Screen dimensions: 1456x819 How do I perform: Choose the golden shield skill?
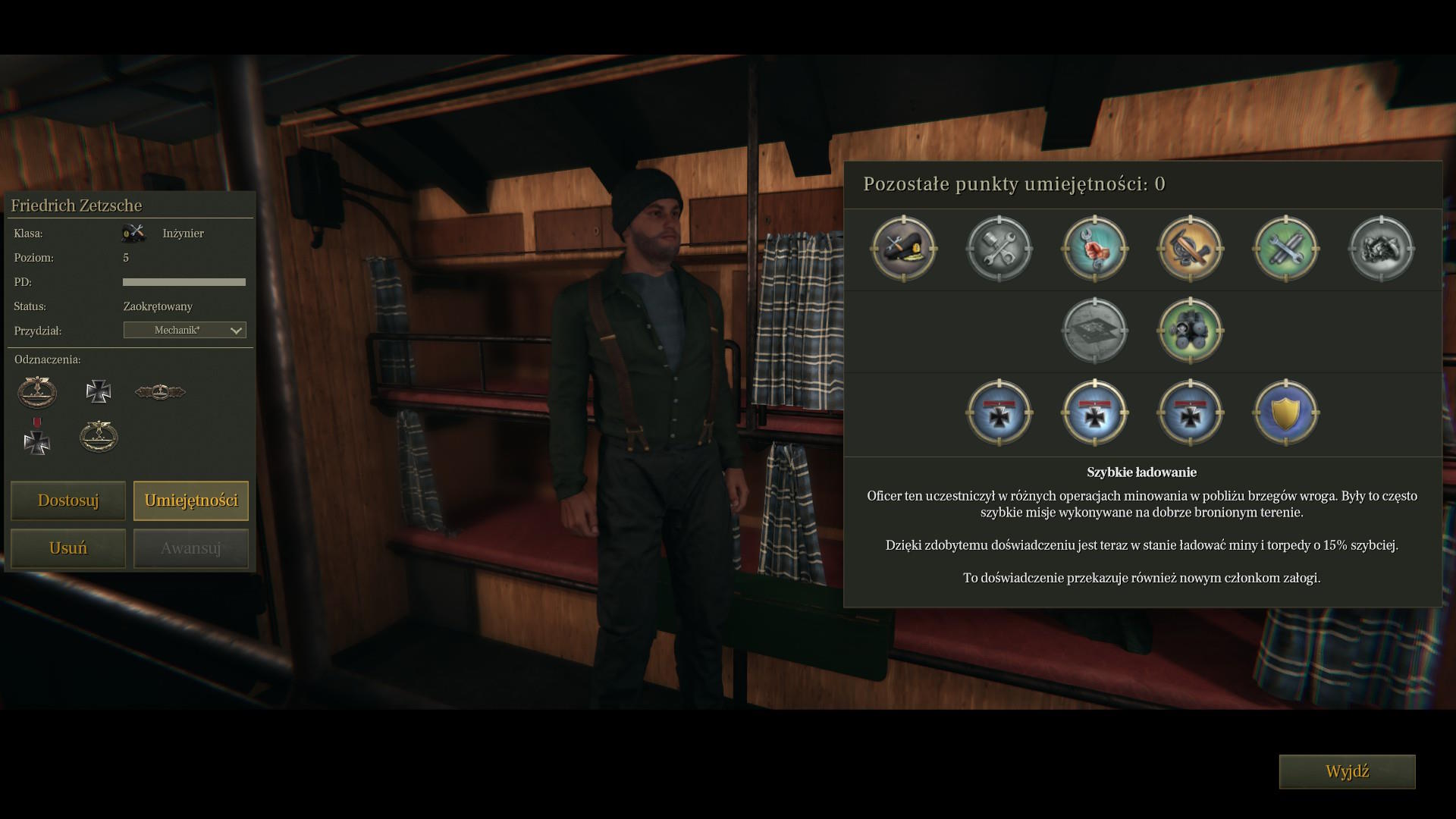(x=1286, y=413)
